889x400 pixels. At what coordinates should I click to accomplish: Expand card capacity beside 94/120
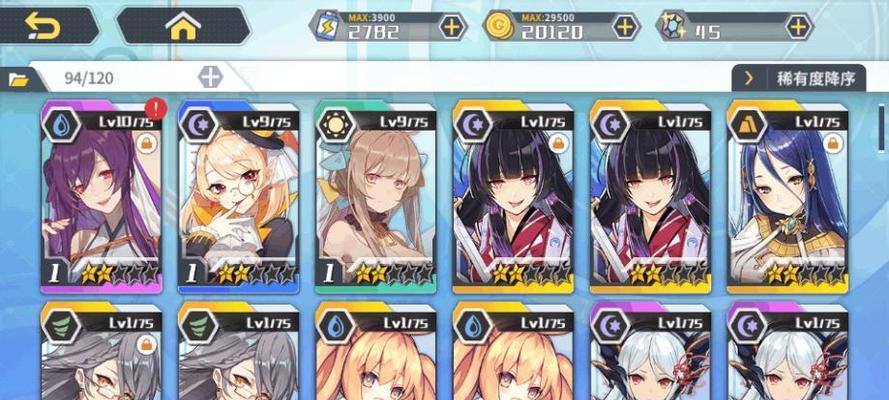pyautogui.click(x=210, y=77)
